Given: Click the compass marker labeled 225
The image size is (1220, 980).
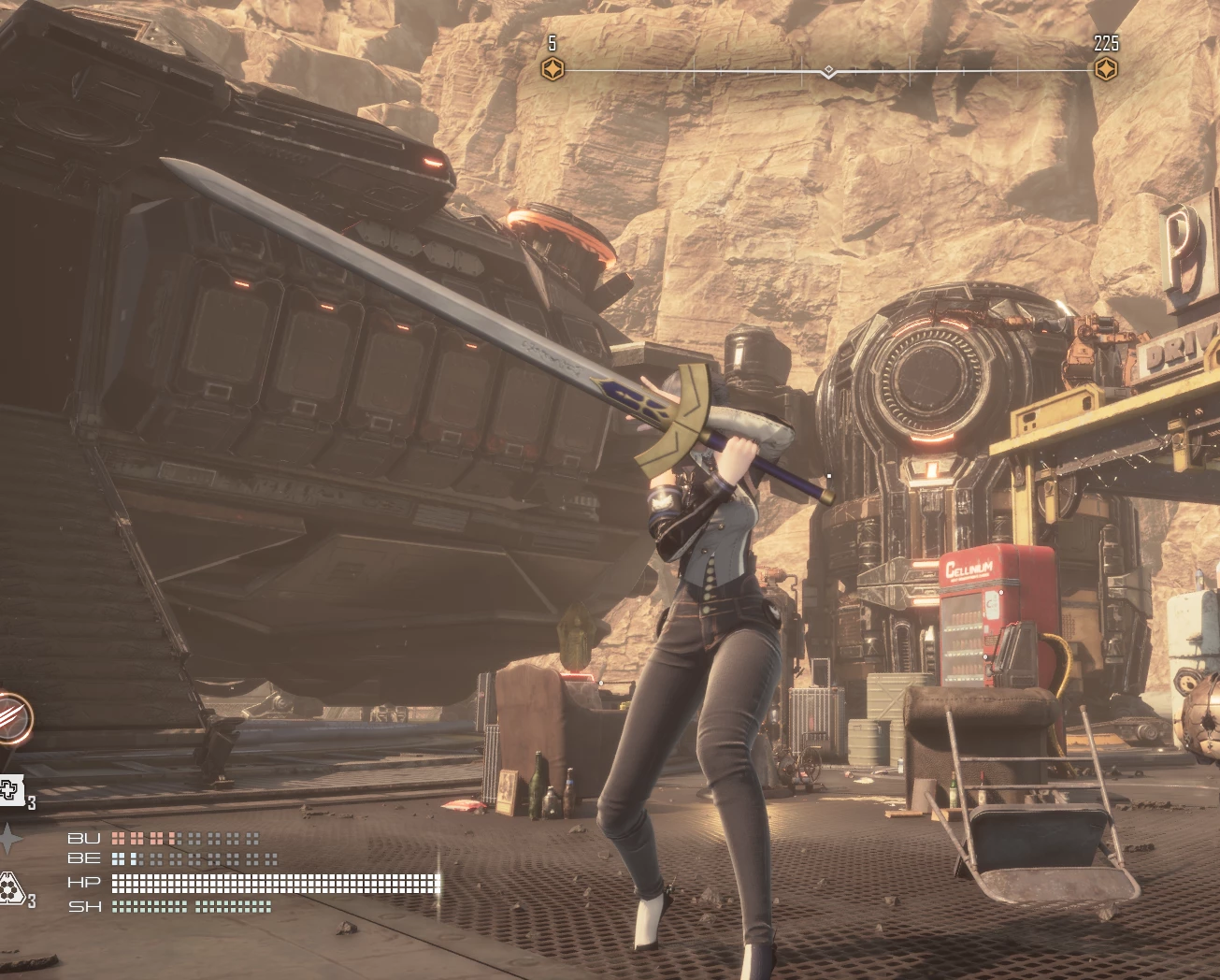Looking at the screenshot, I should [x=1106, y=68].
